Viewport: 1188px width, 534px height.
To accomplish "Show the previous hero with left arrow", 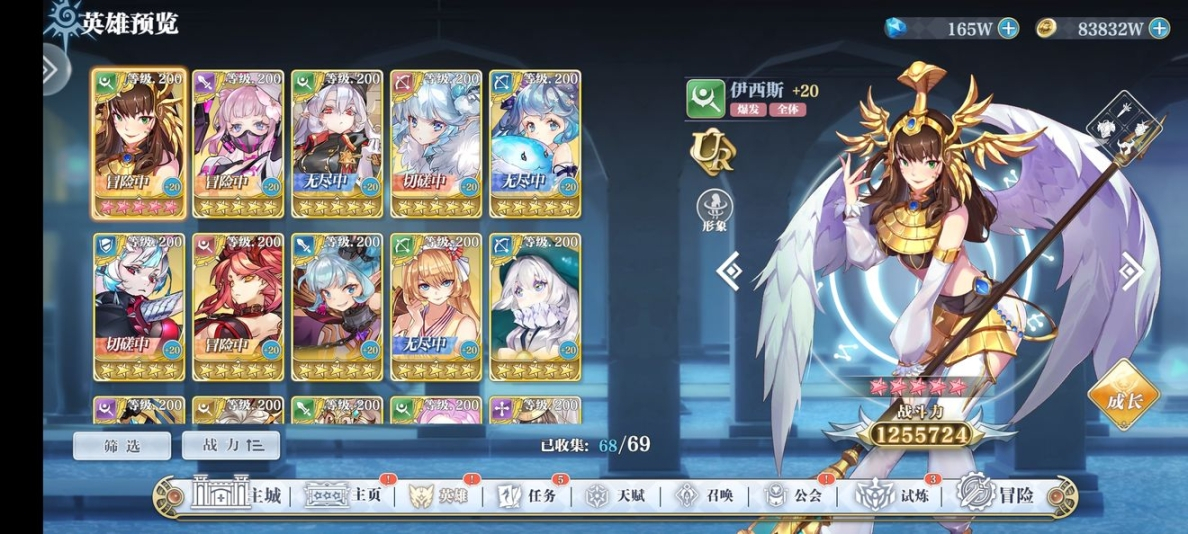I will [x=730, y=270].
